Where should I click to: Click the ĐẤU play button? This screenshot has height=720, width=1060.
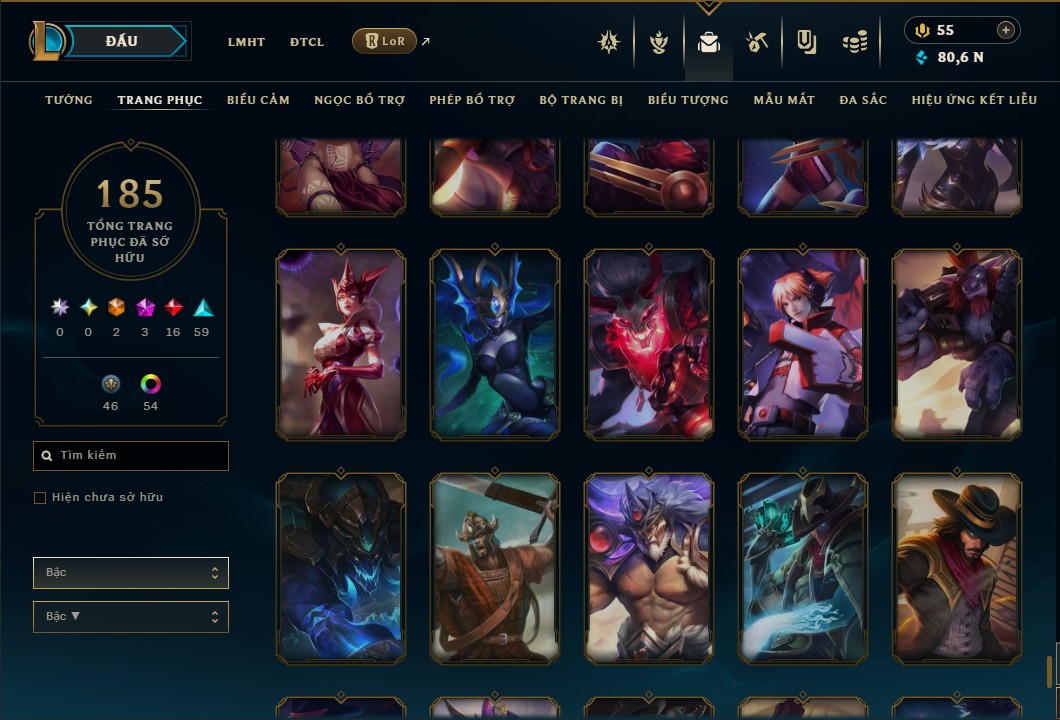tap(121, 41)
